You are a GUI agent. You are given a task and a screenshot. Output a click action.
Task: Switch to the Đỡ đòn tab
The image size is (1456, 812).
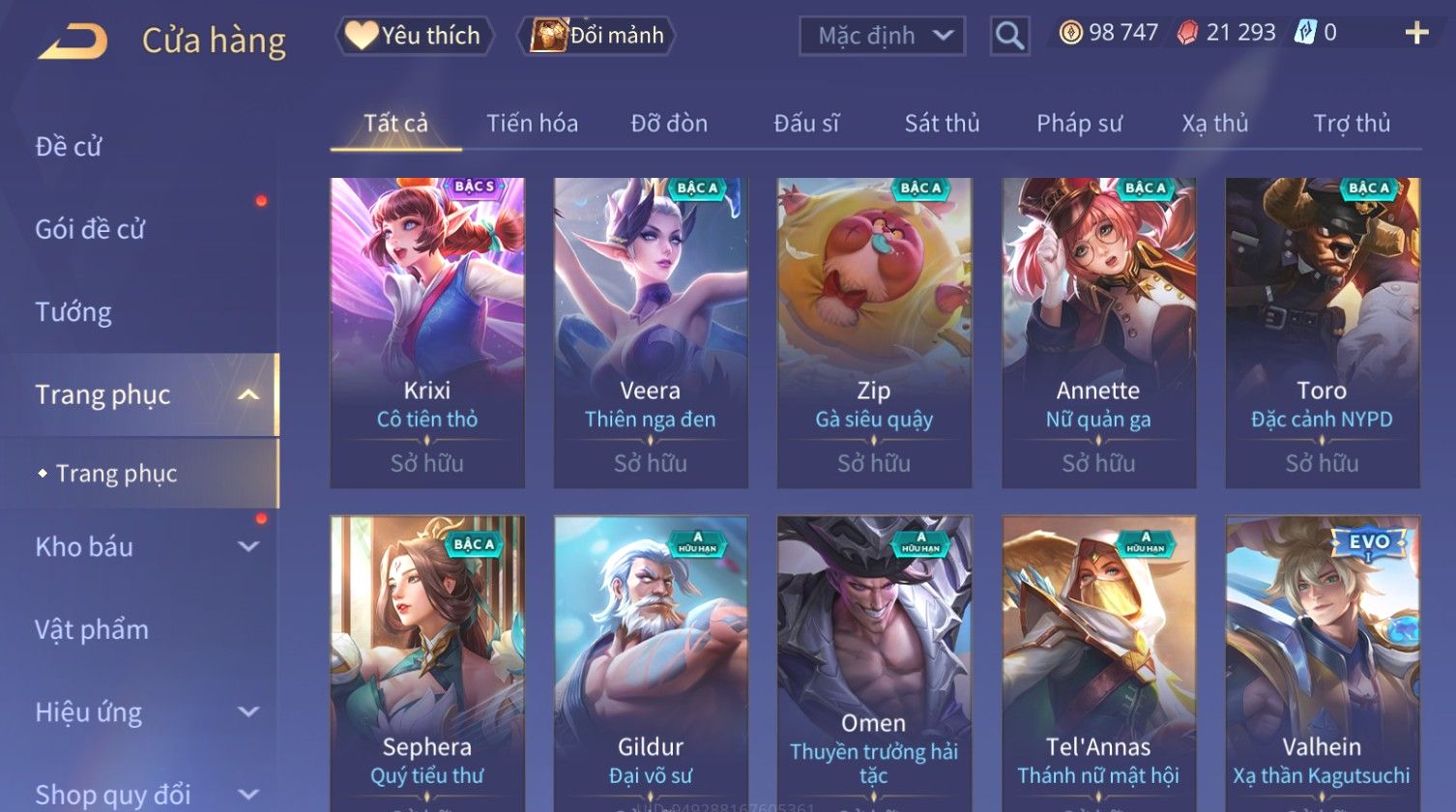669,124
